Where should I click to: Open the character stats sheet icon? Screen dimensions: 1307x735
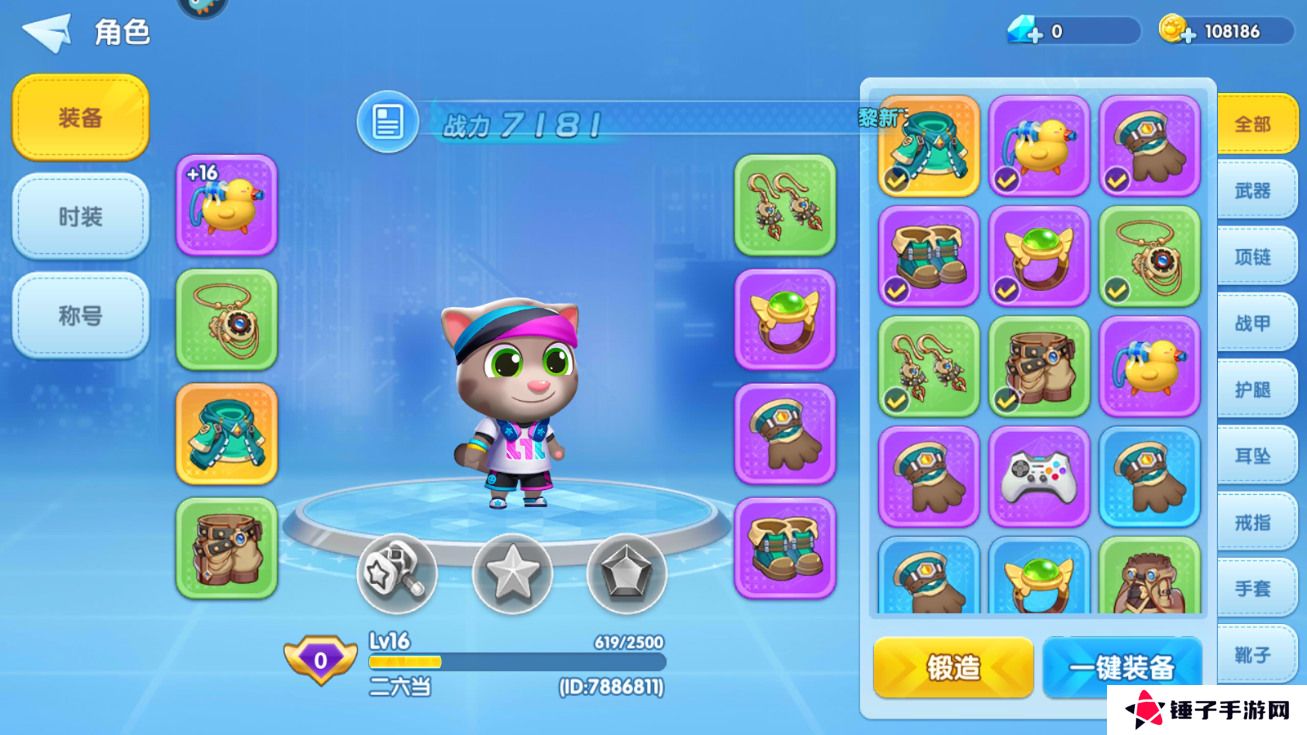pyautogui.click(x=387, y=123)
